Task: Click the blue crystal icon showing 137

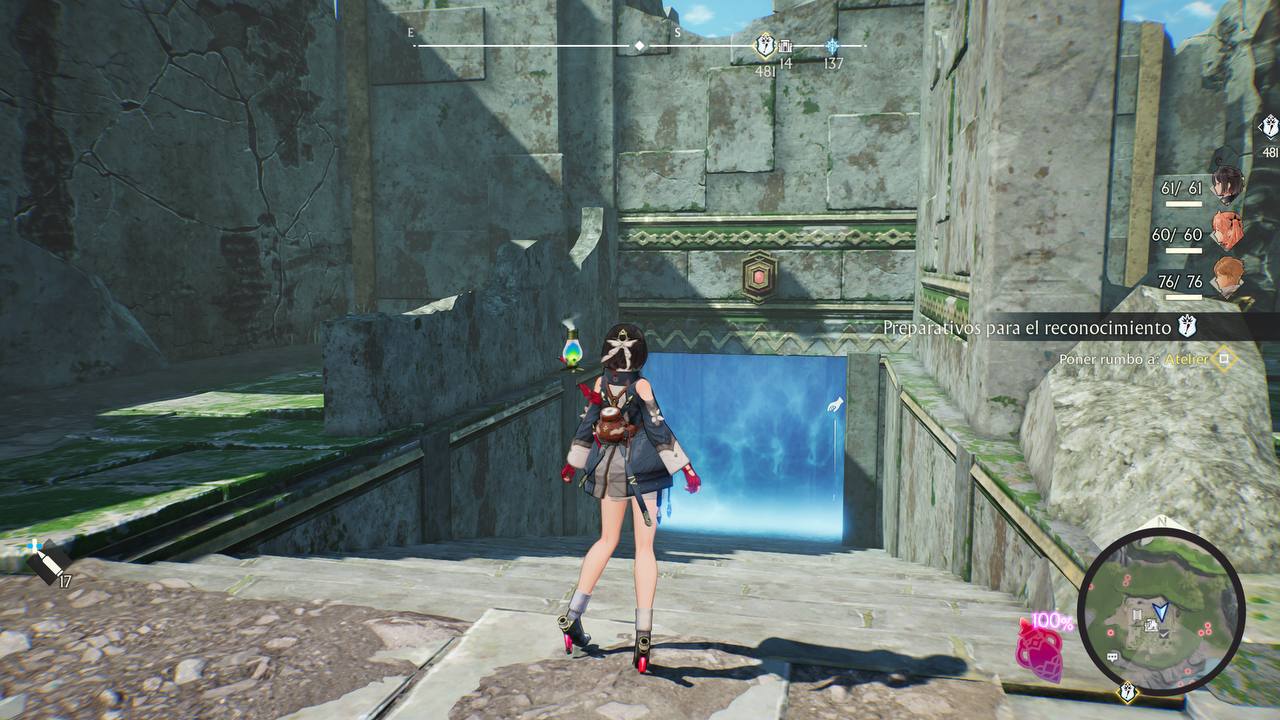Action: click(x=833, y=45)
